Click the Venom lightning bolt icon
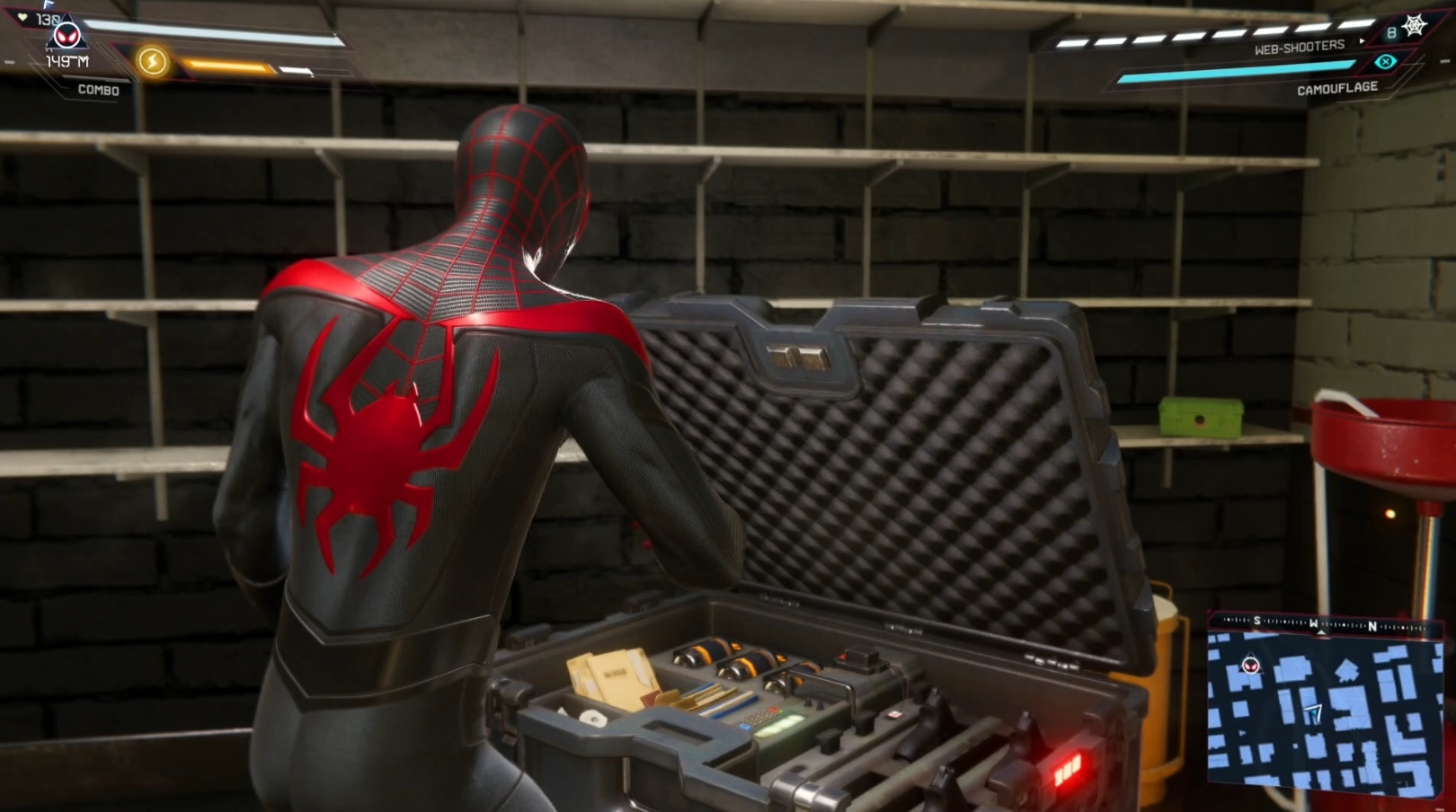 pyautogui.click(x=153, y=61)
